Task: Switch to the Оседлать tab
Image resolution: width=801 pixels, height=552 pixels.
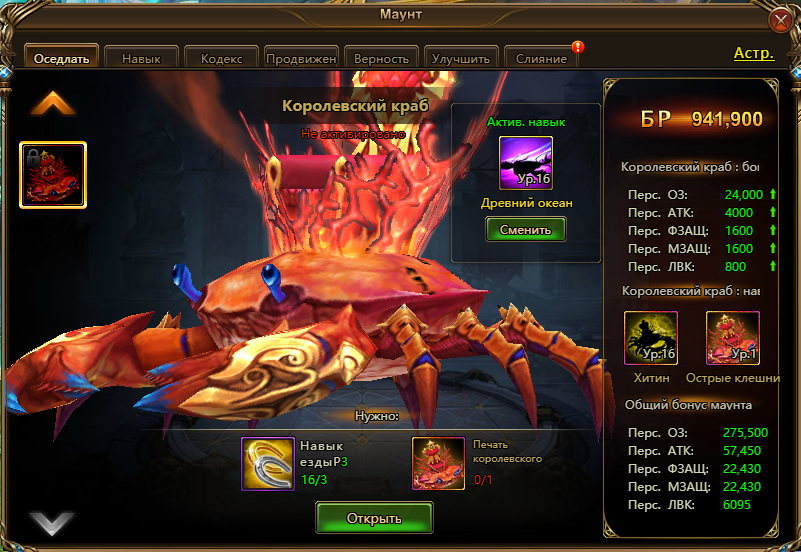Action: coord(61,58)
